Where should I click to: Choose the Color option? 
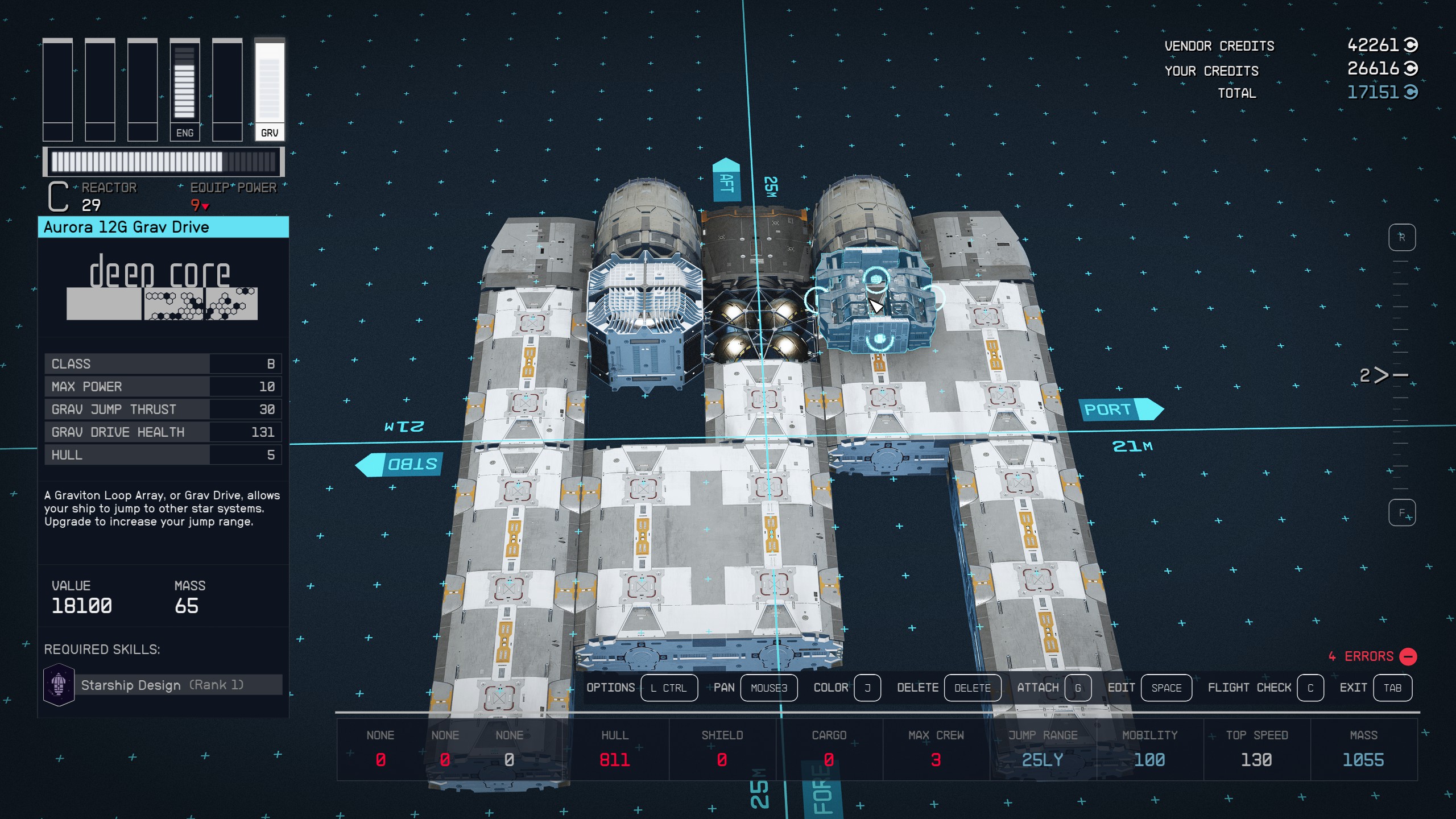[x=867, y=688]
